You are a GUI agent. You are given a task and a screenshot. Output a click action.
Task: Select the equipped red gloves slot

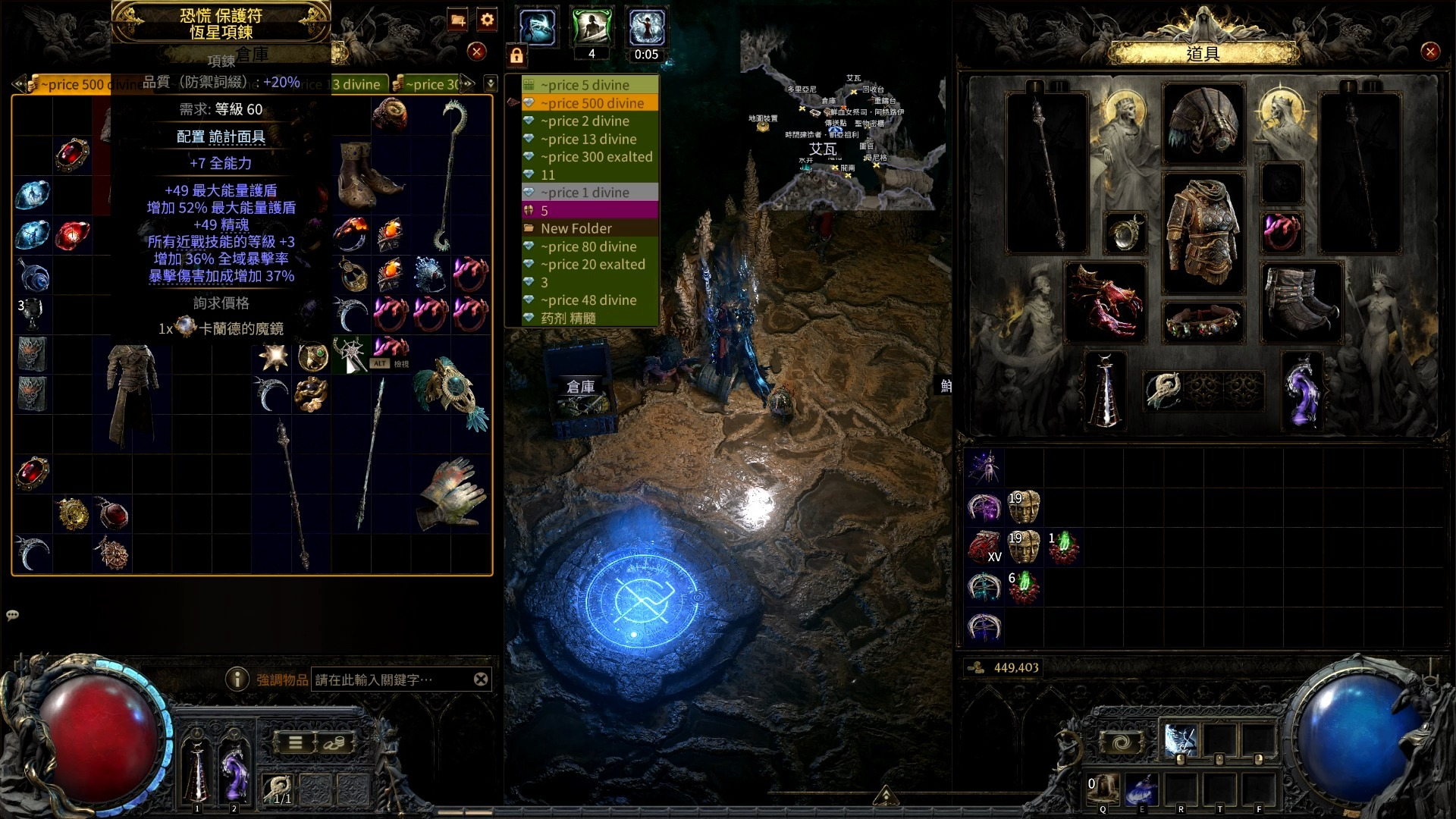click(x=1104, y=301)
